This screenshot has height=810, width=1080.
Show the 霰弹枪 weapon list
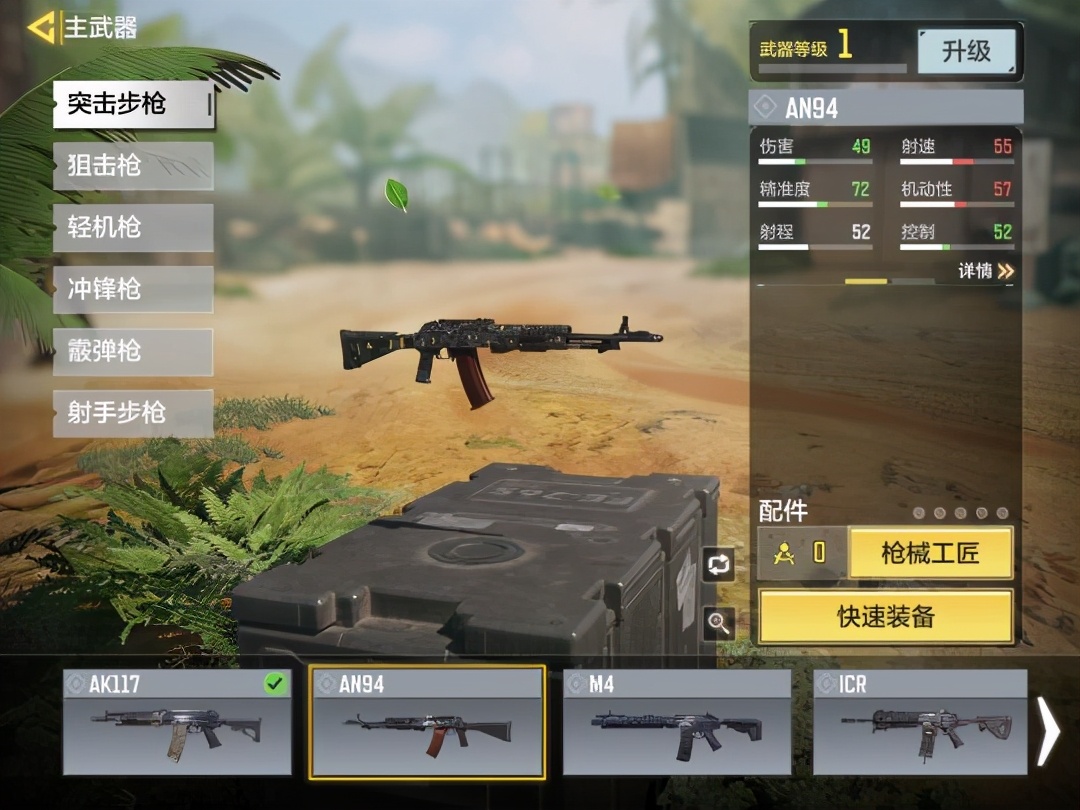point(133,352)
